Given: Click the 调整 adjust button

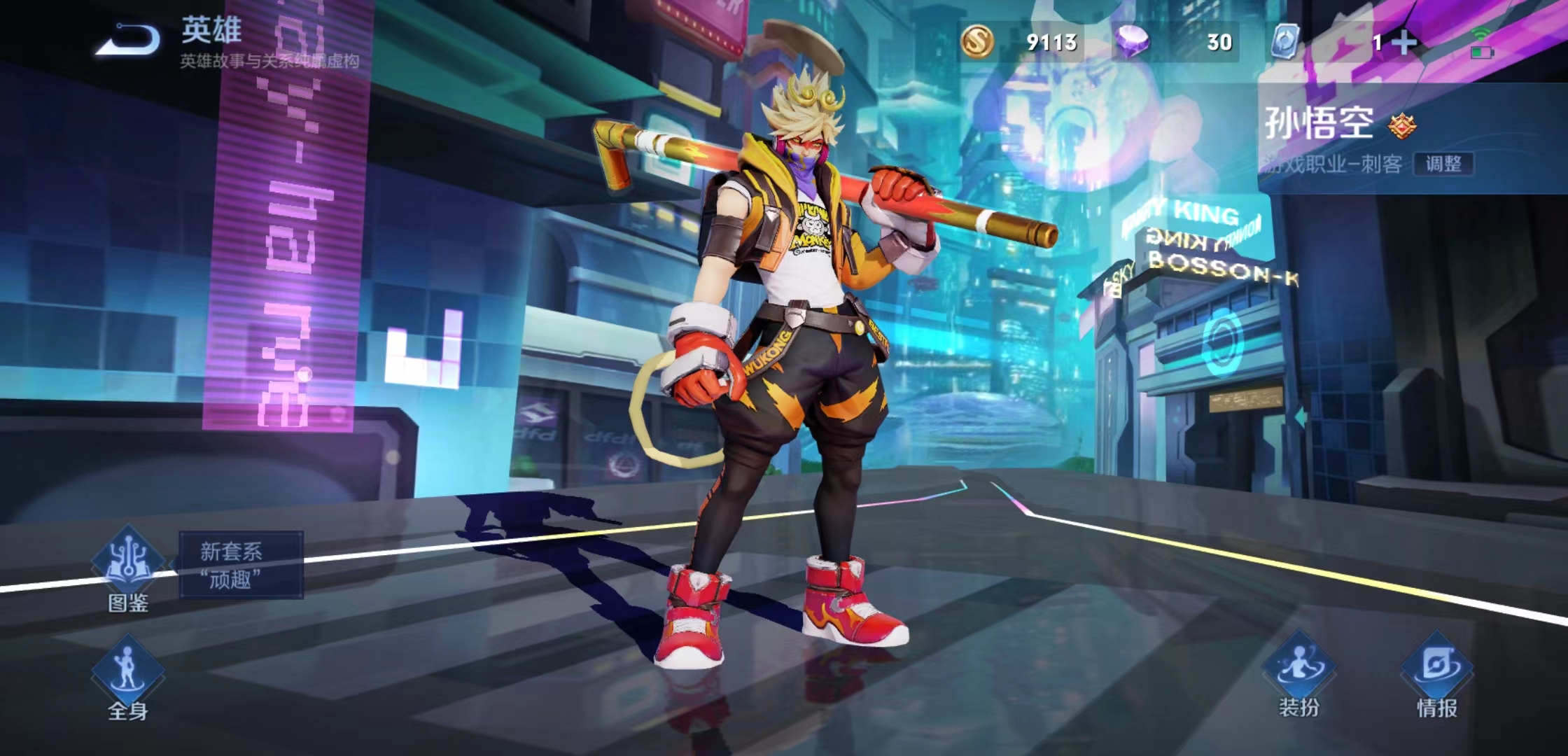Looking at the screenshot, I should tap(1443, 164).
